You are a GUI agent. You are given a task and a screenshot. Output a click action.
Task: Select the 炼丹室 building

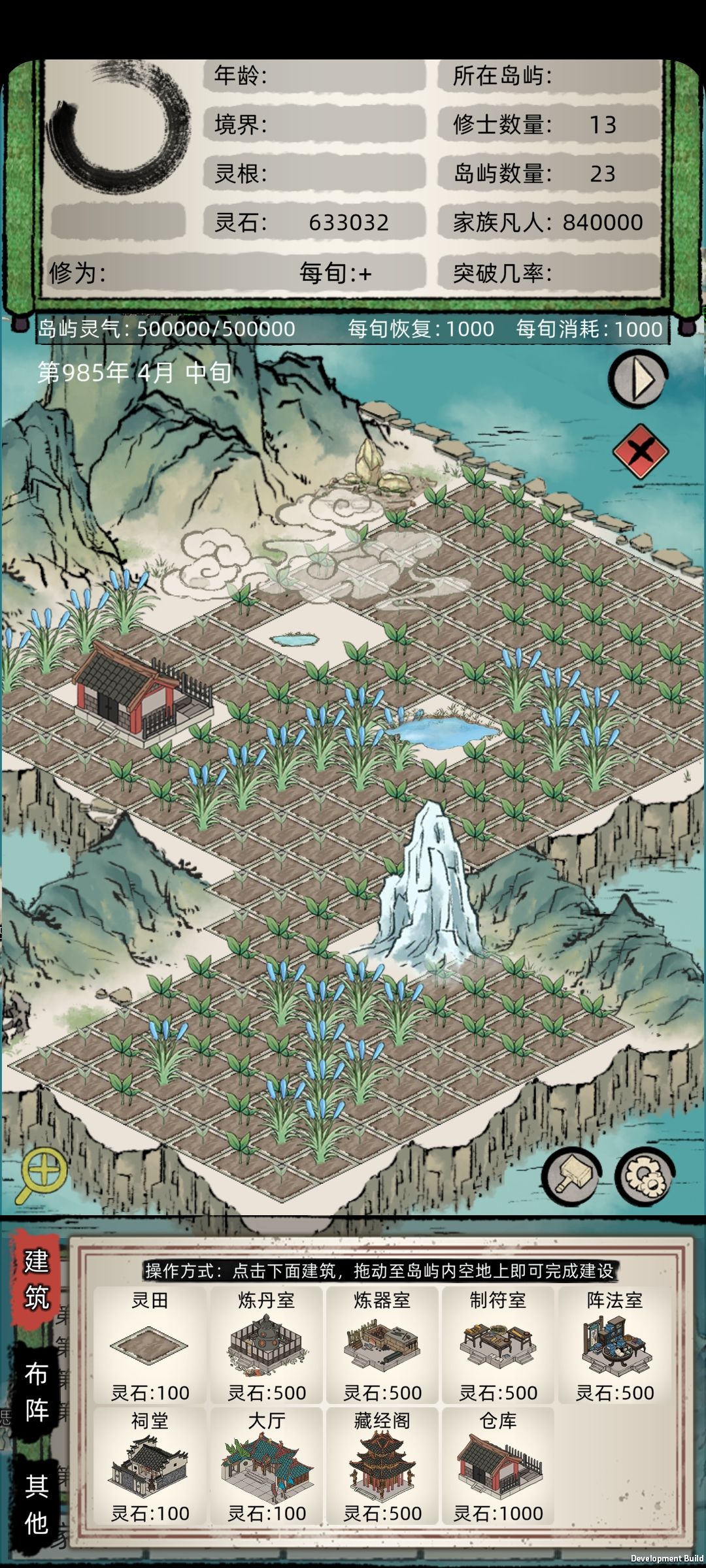coord(266,1345)
